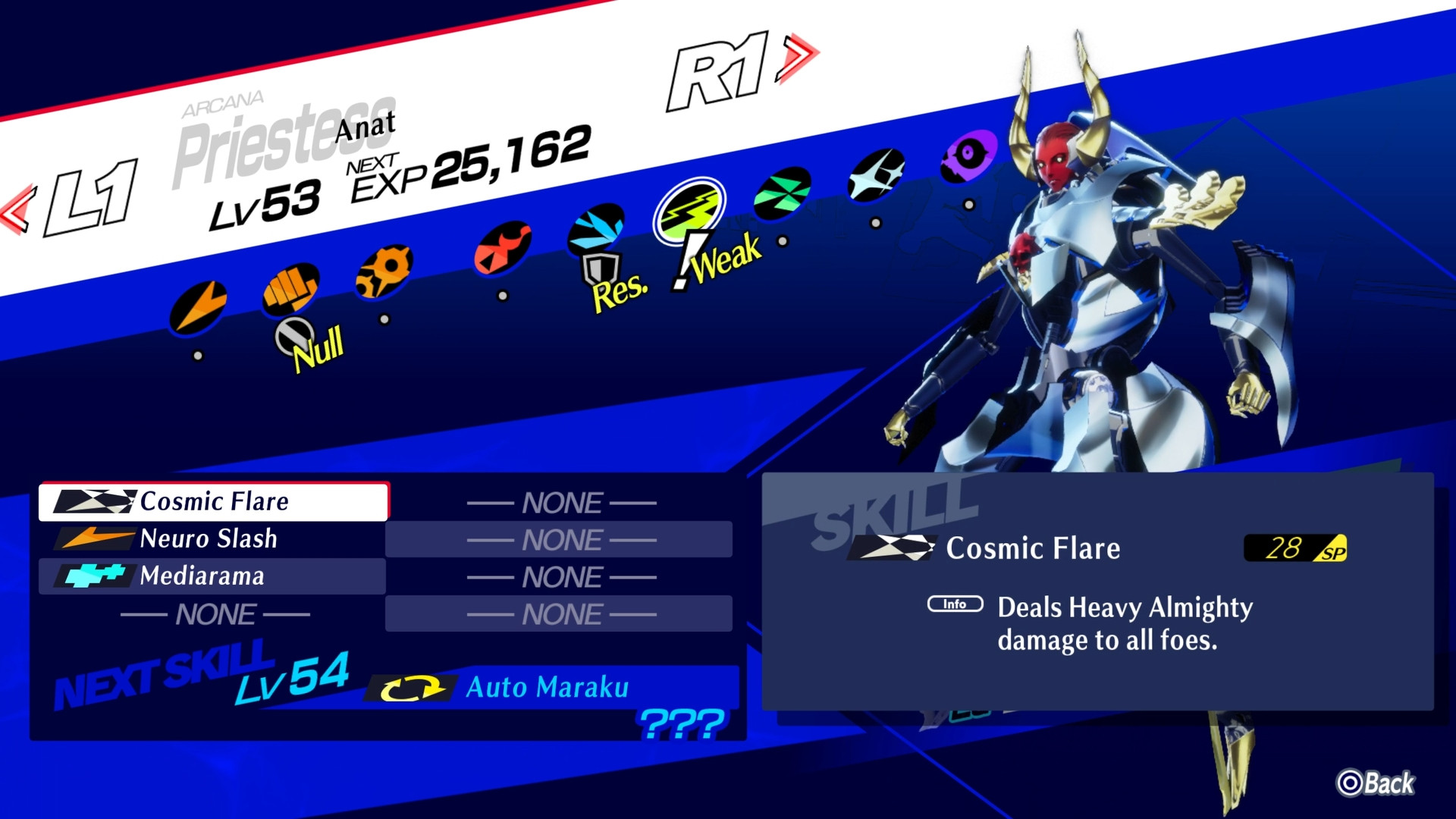Screen dimensions: 1456x819
Task: Open the Info tag for Cosmic Flare
Action: [x=955, y=604]
